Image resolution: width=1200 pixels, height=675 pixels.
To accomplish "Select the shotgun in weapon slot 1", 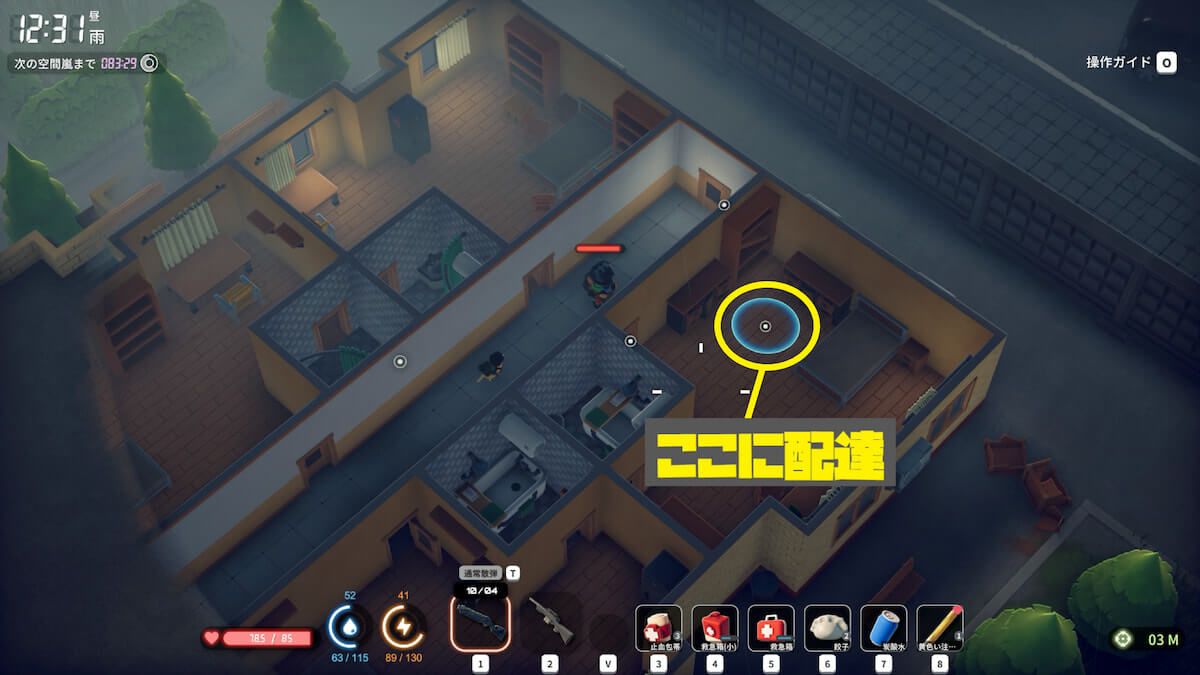I will pos(481,623).
